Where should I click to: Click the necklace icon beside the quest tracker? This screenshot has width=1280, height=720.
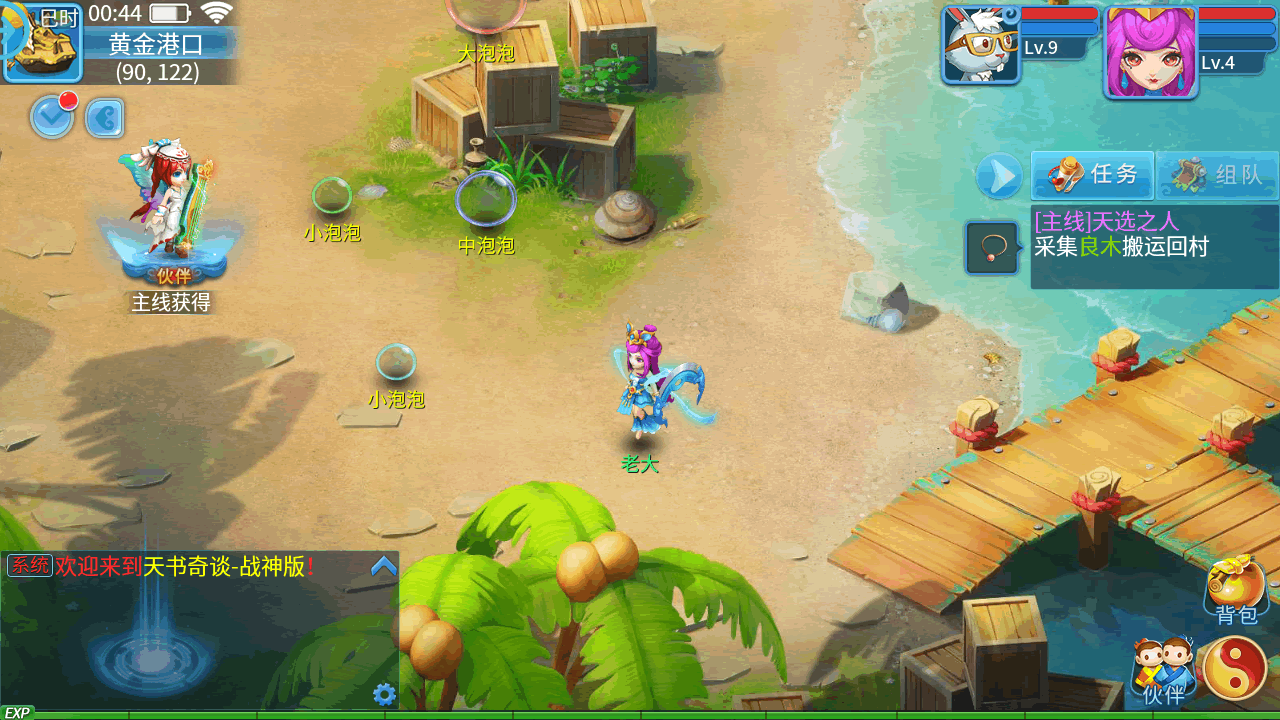point(992,248)
